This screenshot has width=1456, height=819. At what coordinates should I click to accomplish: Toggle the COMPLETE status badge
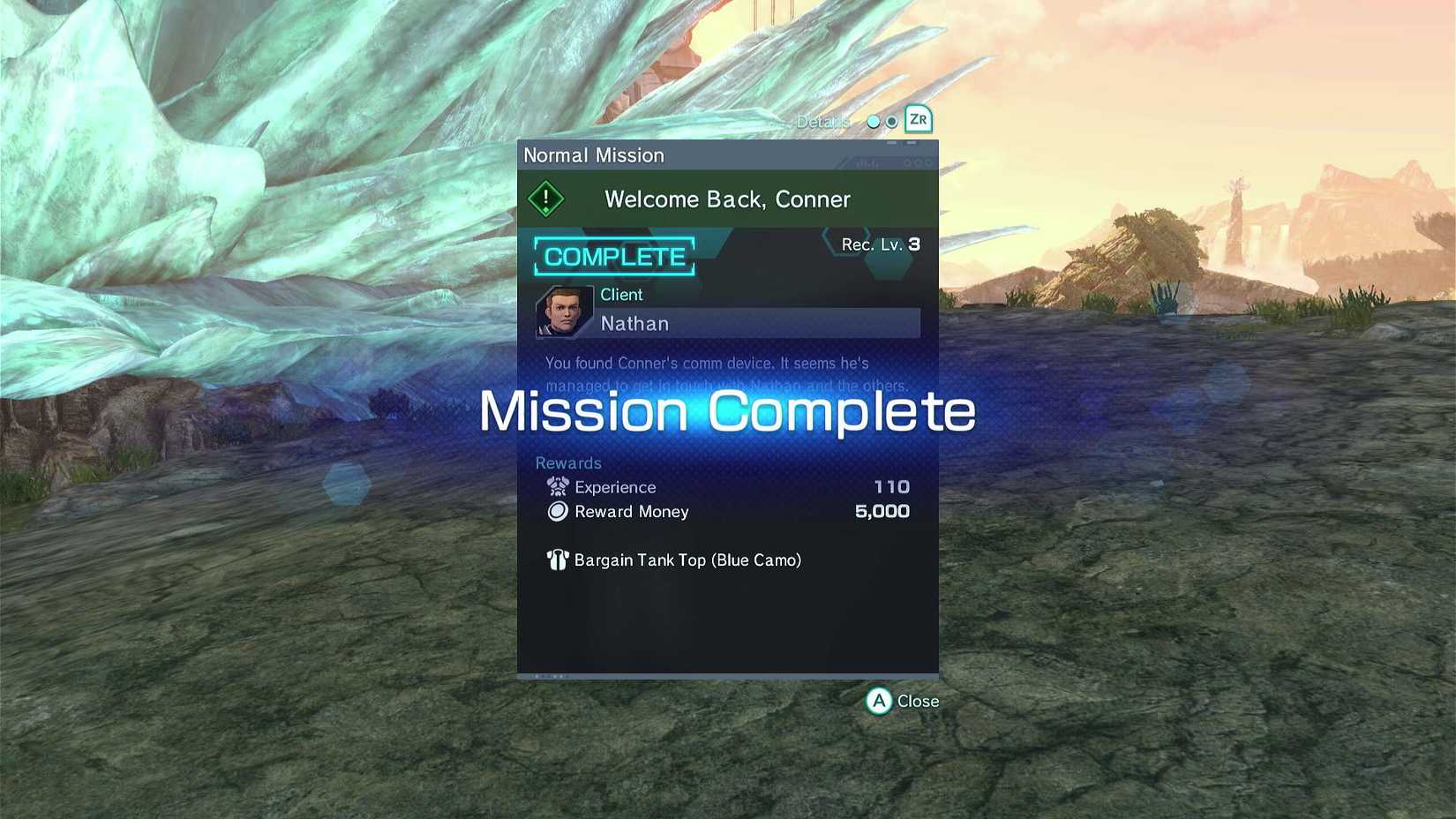tap(614, 257)
